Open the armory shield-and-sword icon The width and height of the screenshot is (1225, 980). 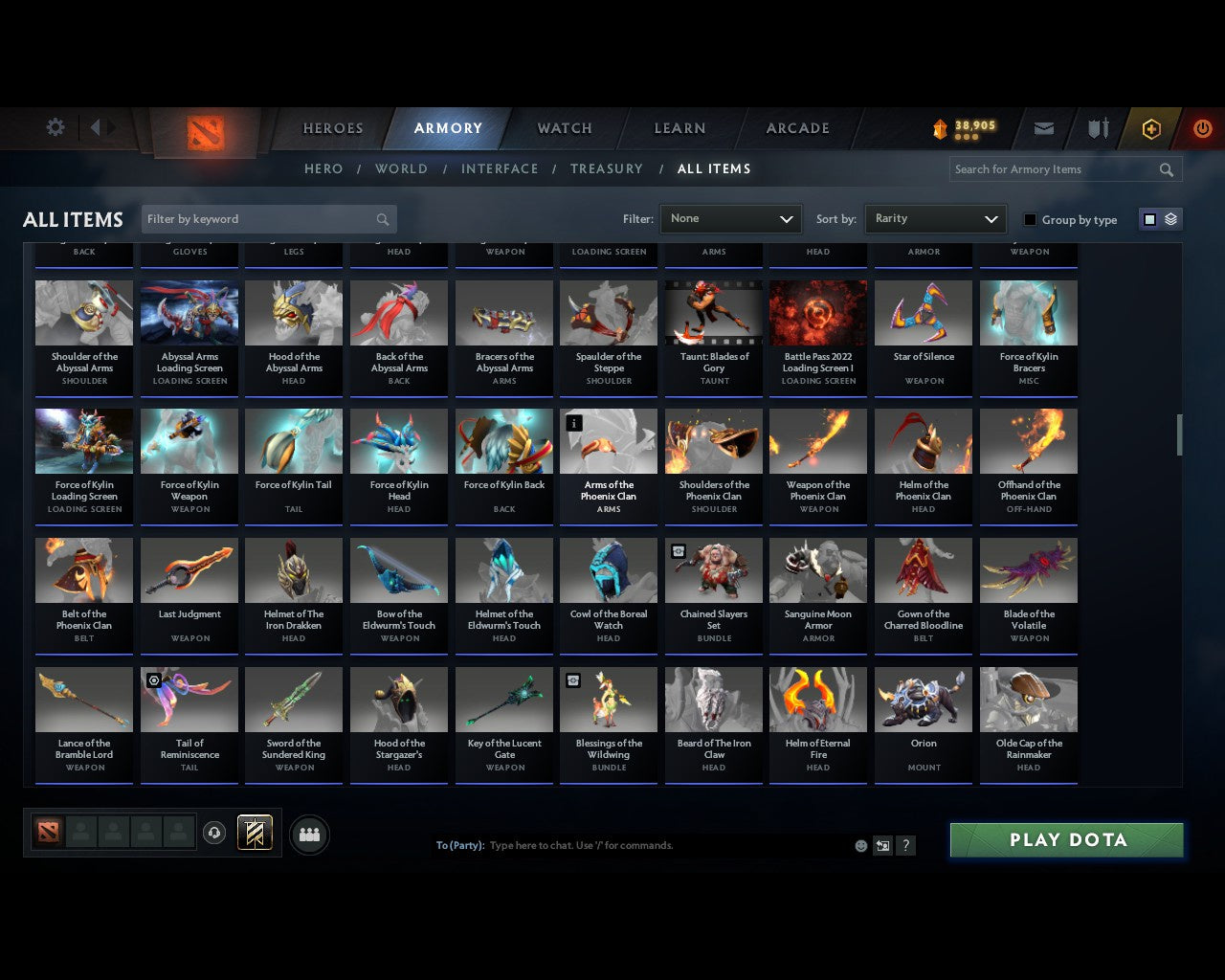(1097, 127)
